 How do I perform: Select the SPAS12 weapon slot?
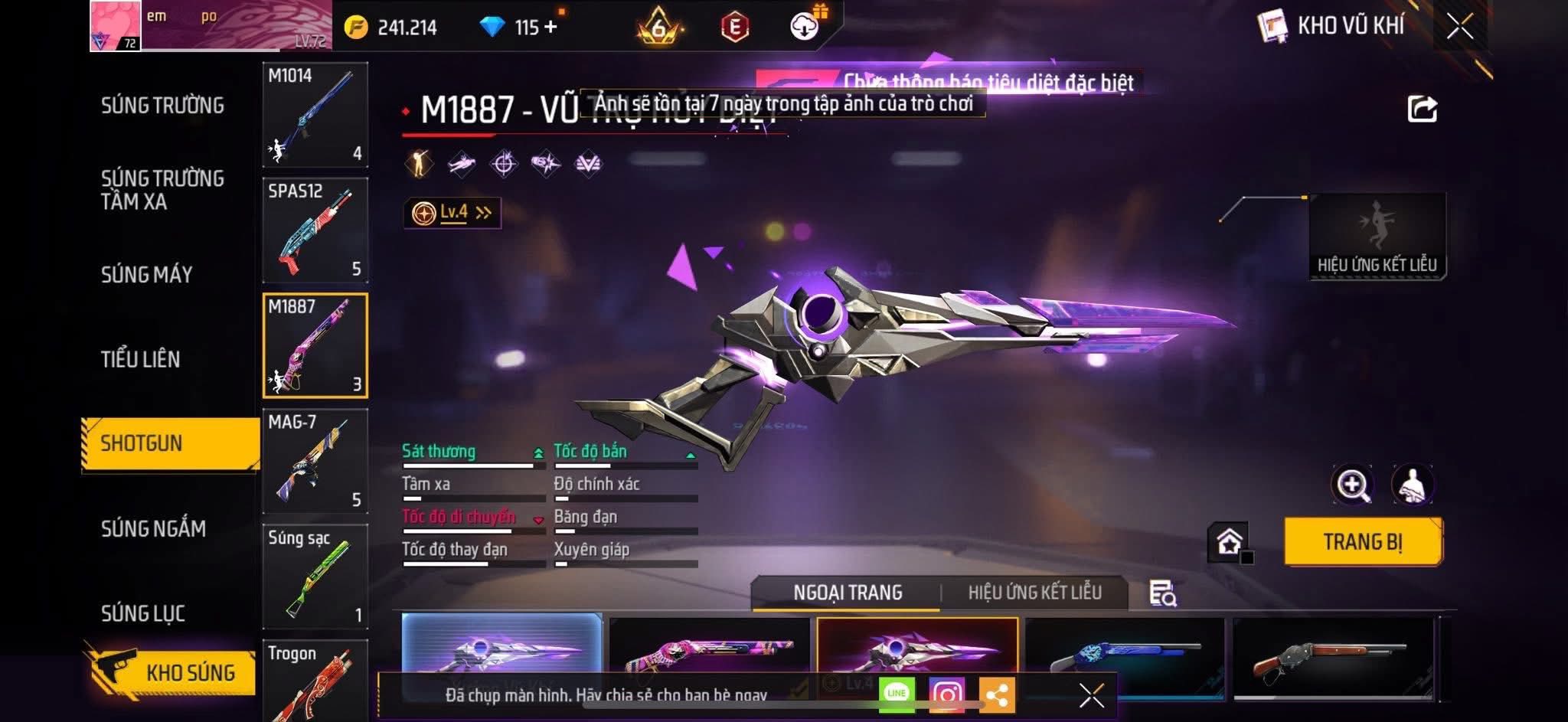click(315, 230)
